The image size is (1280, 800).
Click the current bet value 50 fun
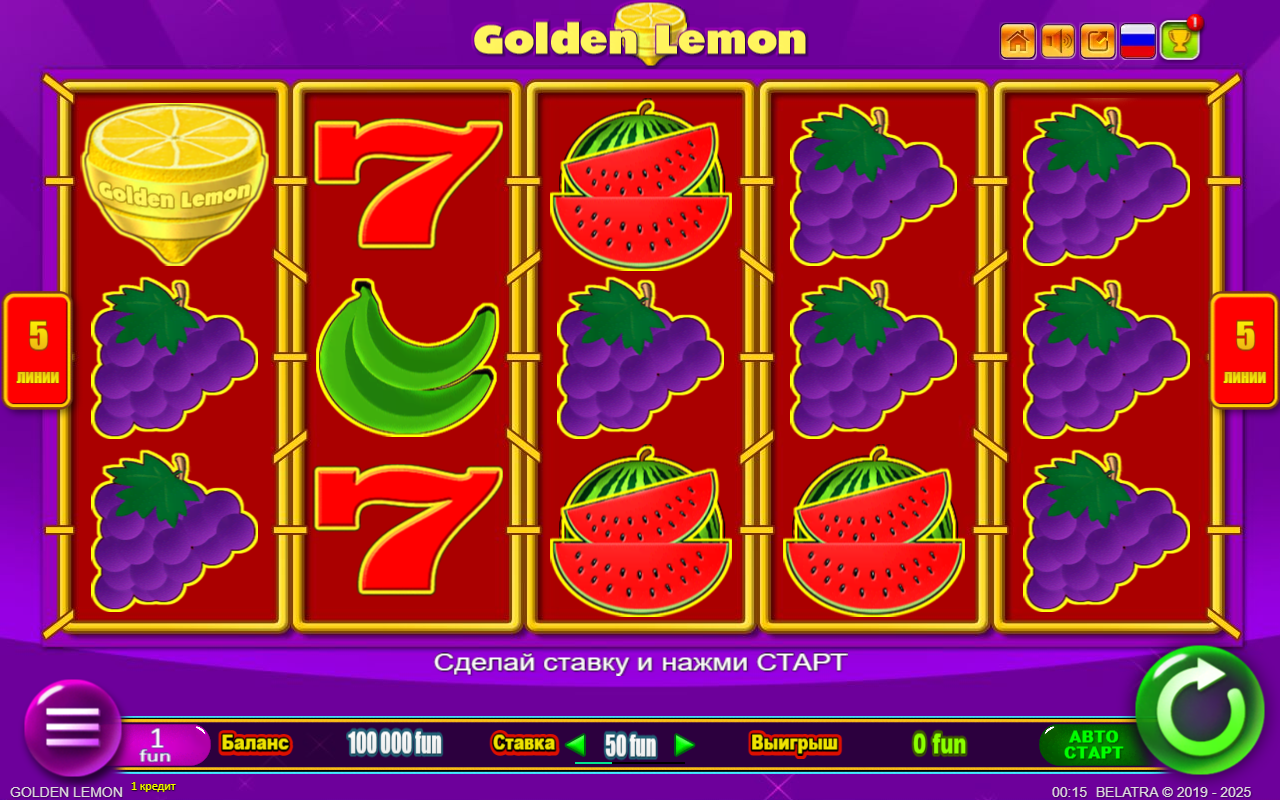629,746
